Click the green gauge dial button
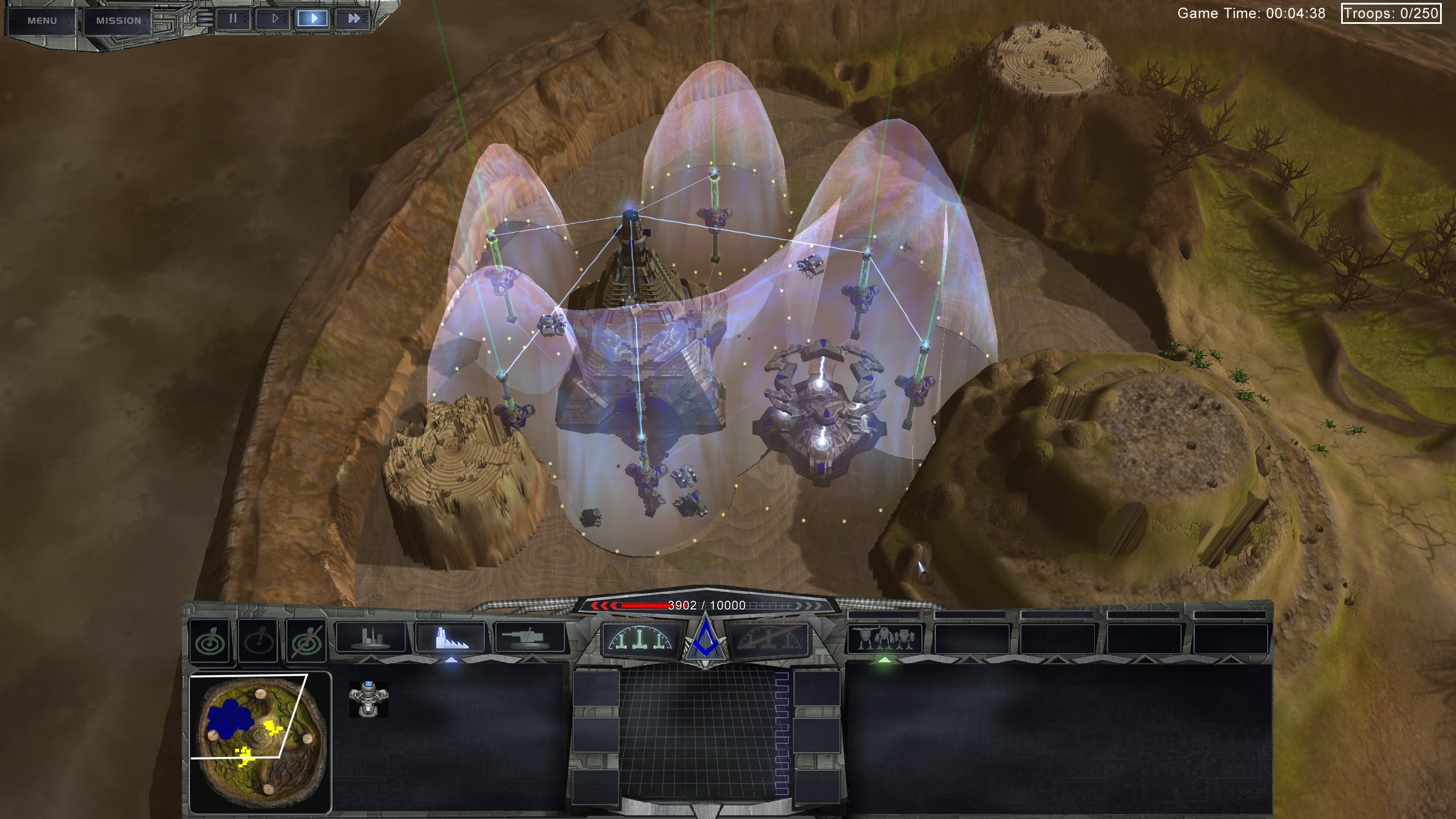 (643, 638)
